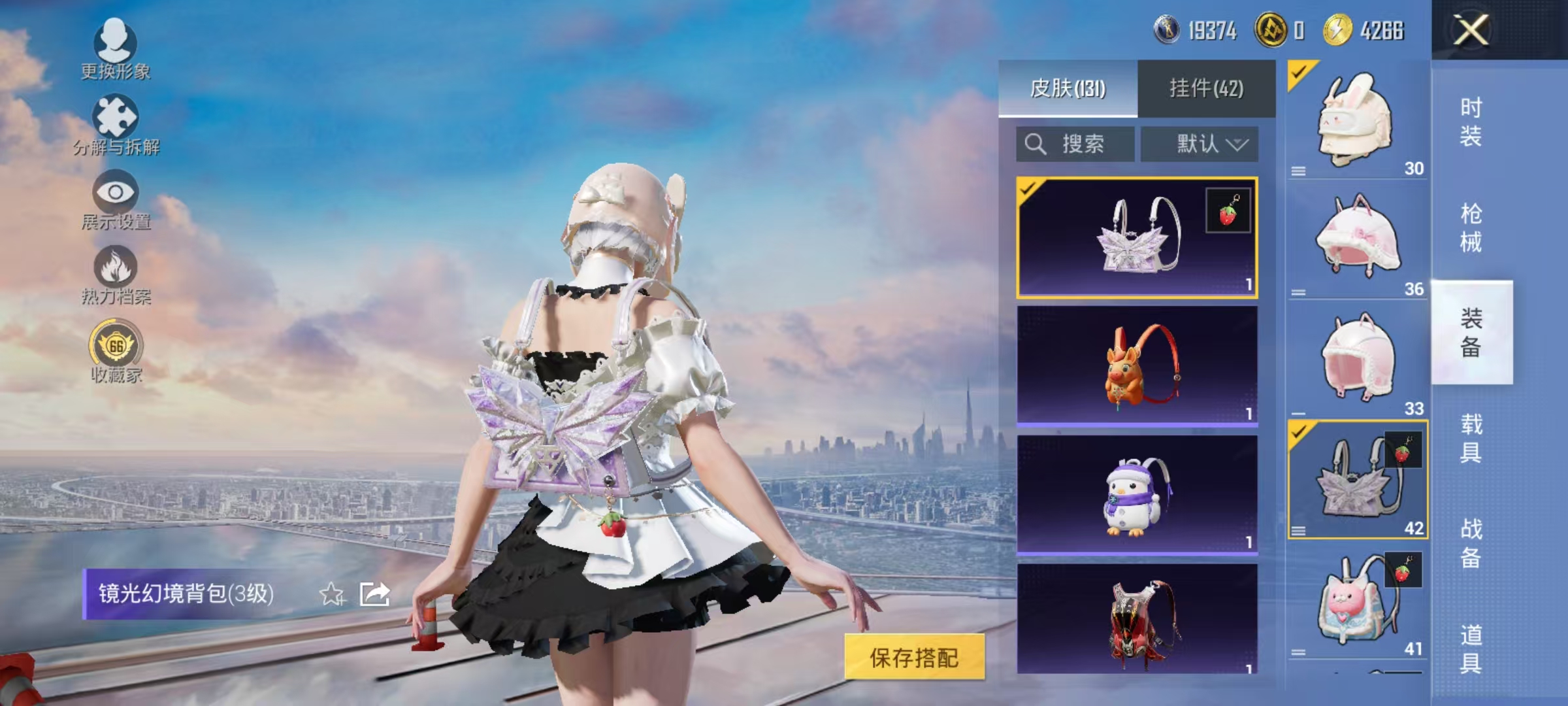Switch to the 挂件(42) tab

tap(1206, 92)
